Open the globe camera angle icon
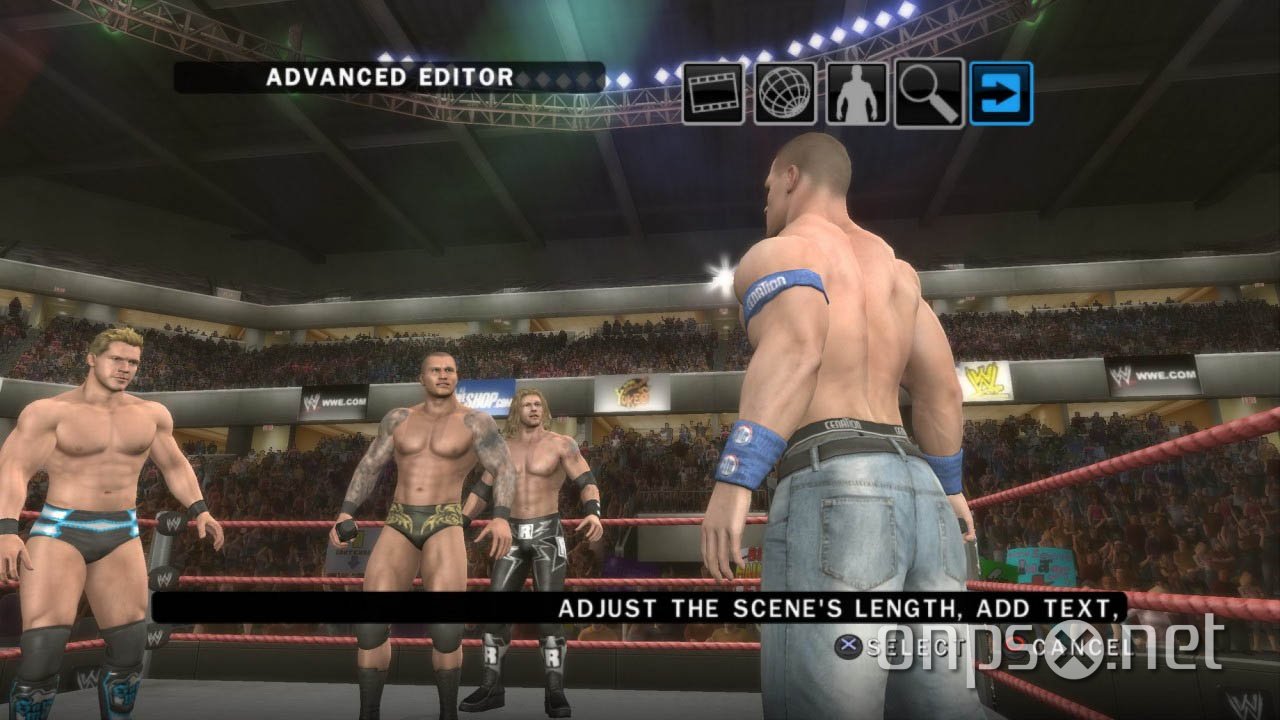This screenshot has width=1280, height=720. [x=786, y=93]
